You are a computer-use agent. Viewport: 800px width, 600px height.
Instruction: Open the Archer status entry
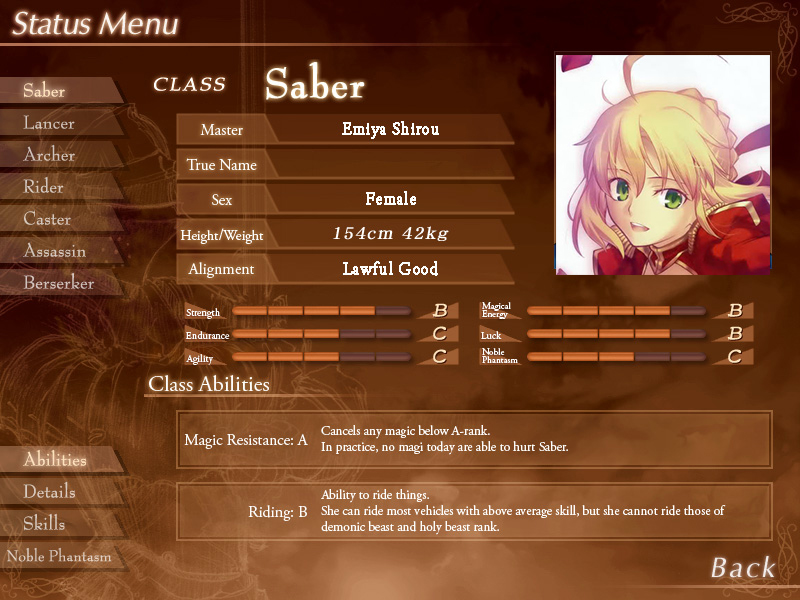pyautogui.click(x=50, y=155)
